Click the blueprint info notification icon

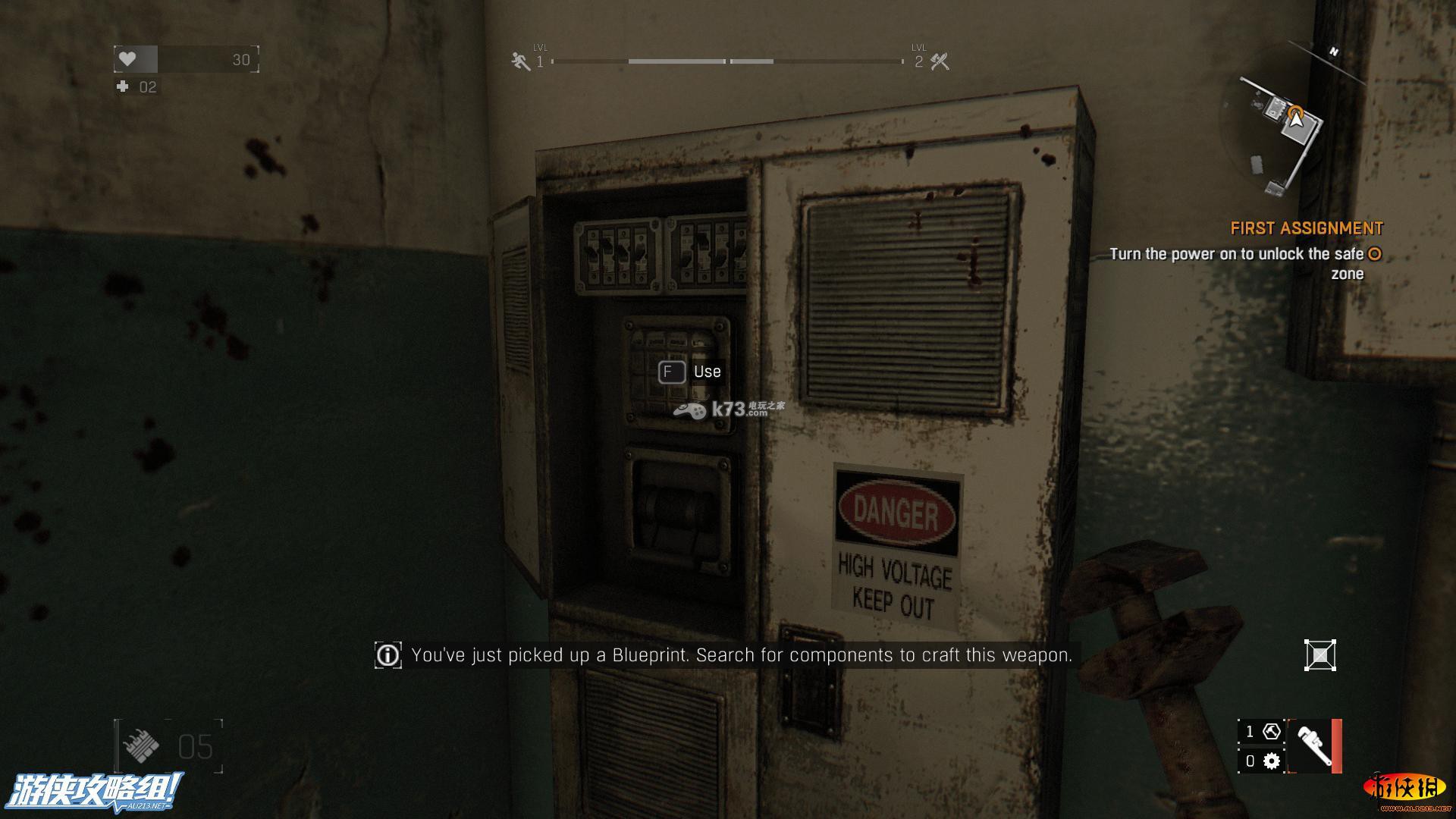click(x=388, y=655)
